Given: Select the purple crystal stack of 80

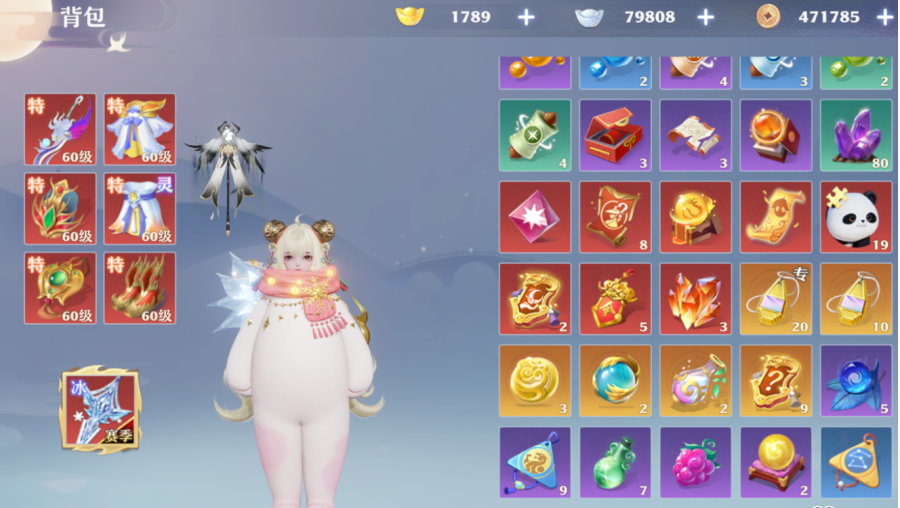Looking at the screenshot, I should click(855, 135).
